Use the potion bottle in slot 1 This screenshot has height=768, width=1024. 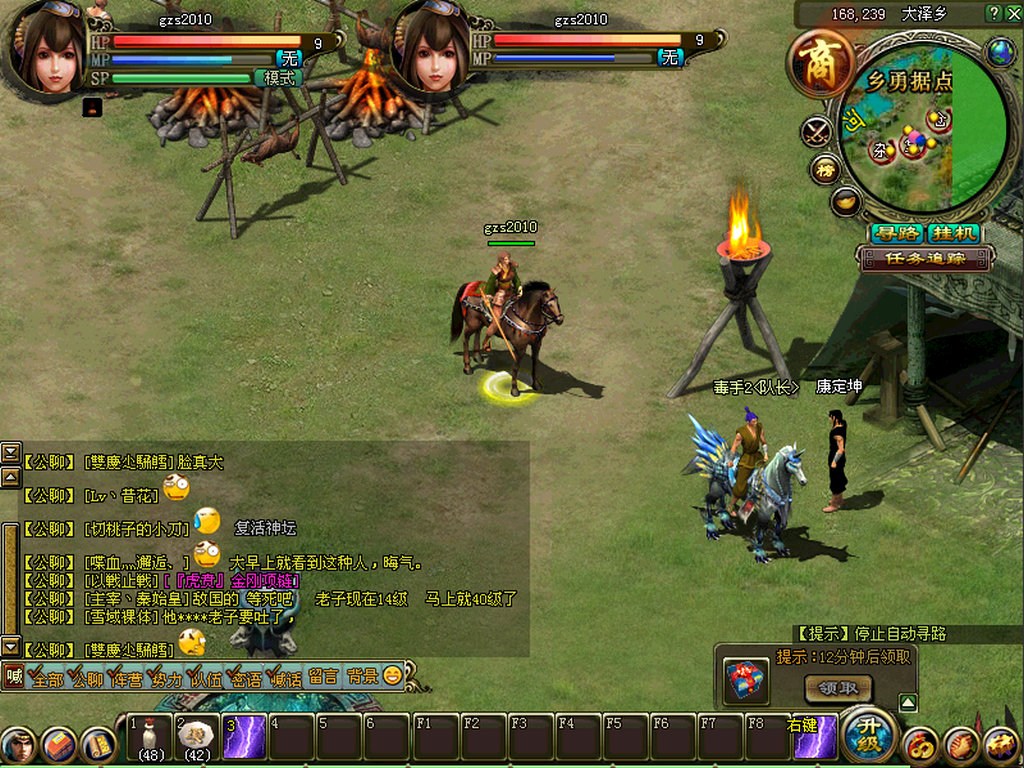[151, 736]
